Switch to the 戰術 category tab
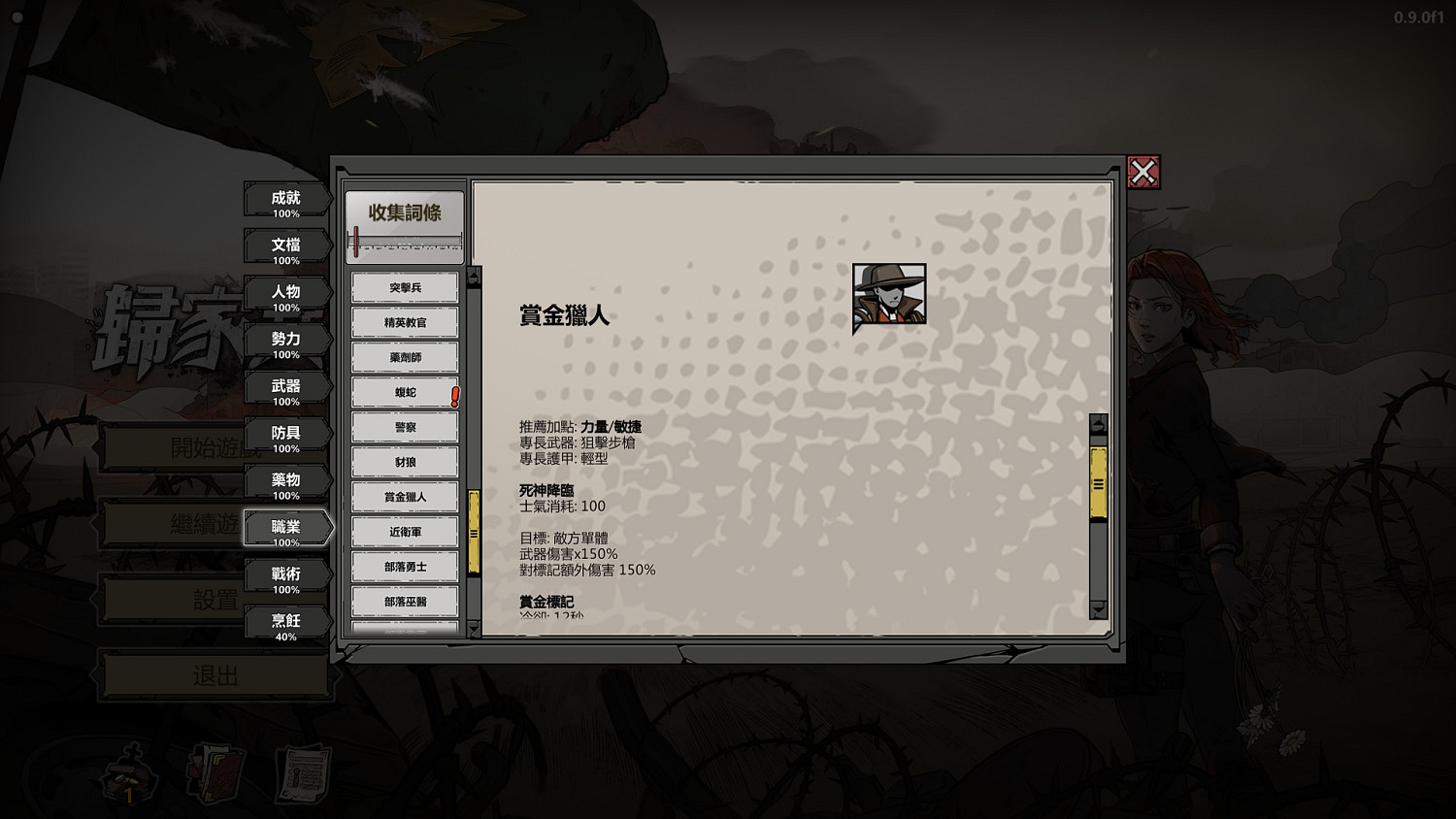 tap(286, 574)
